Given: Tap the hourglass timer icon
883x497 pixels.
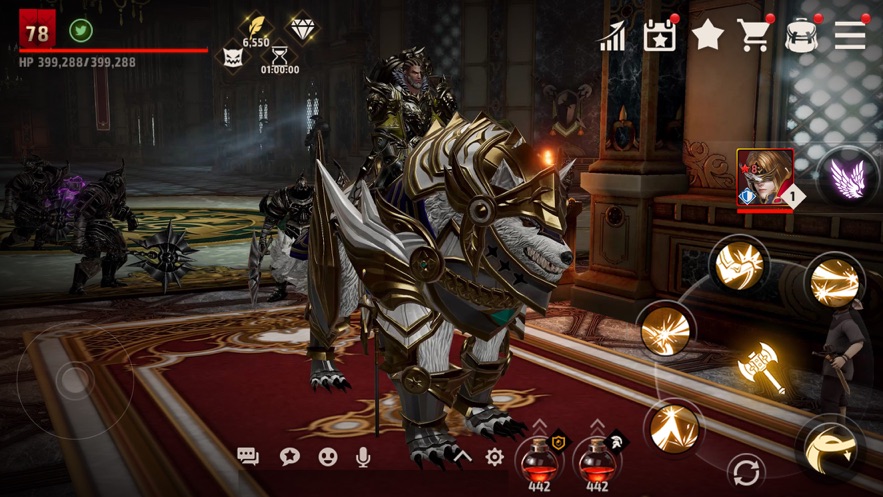Looking at the screenshot, I should pos(280,56).
